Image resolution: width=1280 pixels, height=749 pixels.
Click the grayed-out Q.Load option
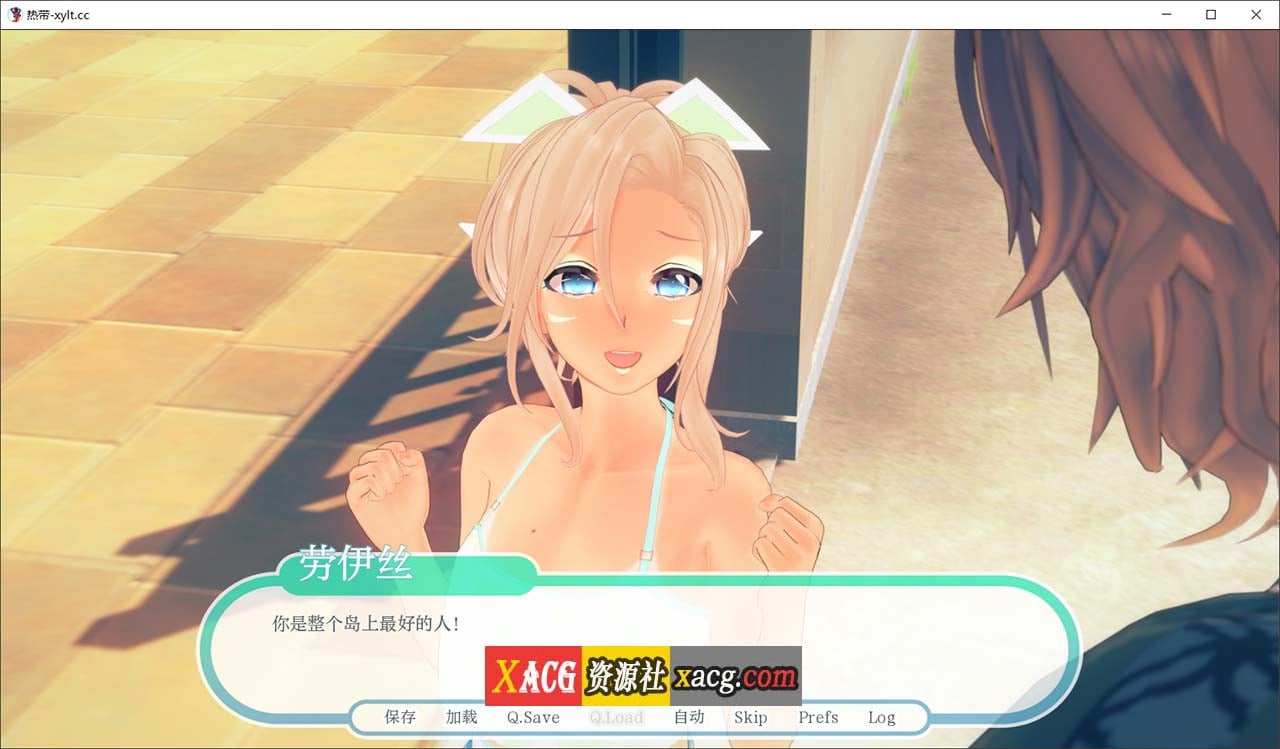616,717
